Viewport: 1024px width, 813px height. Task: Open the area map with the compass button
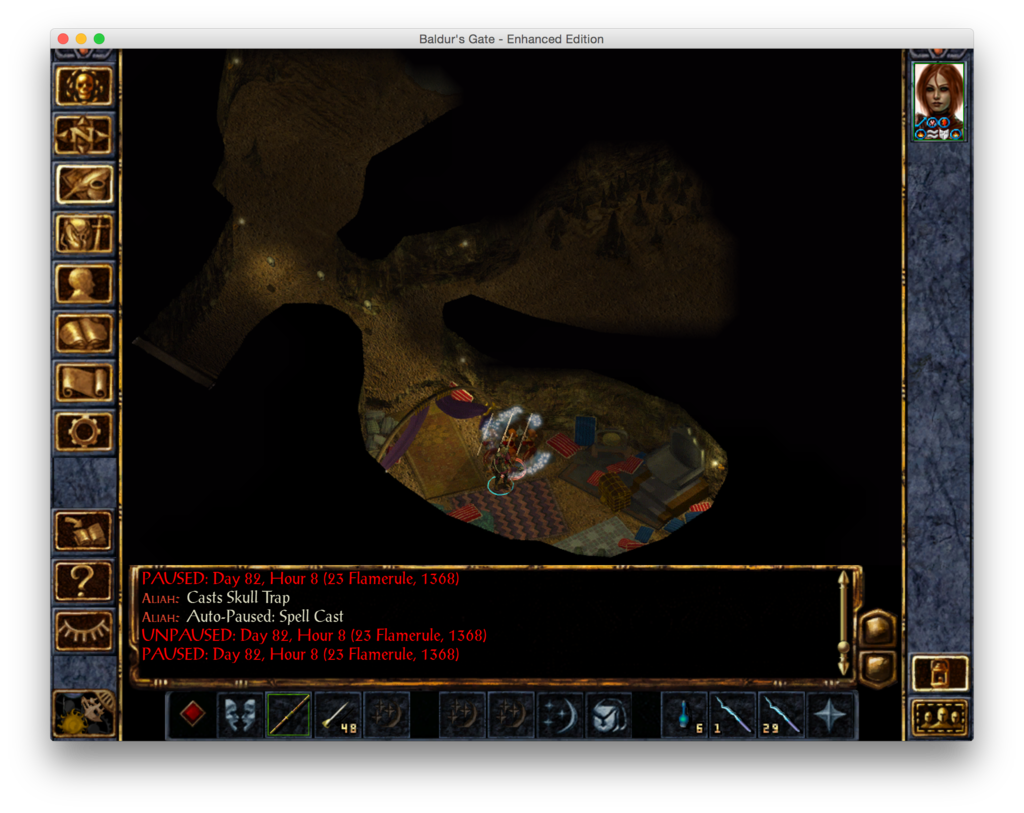84,134
